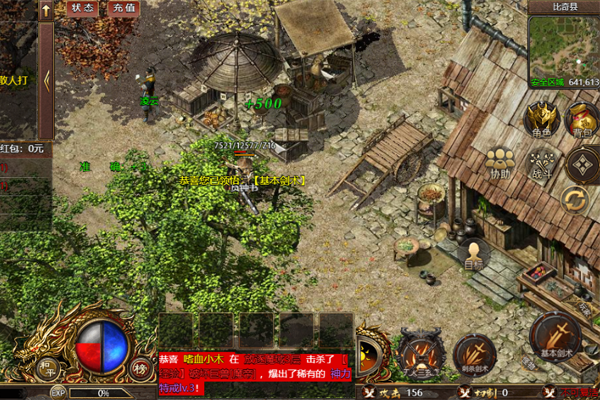Click the up arrow above the side panel
Screen dimensions: 600x400
[x=45, y=8]
